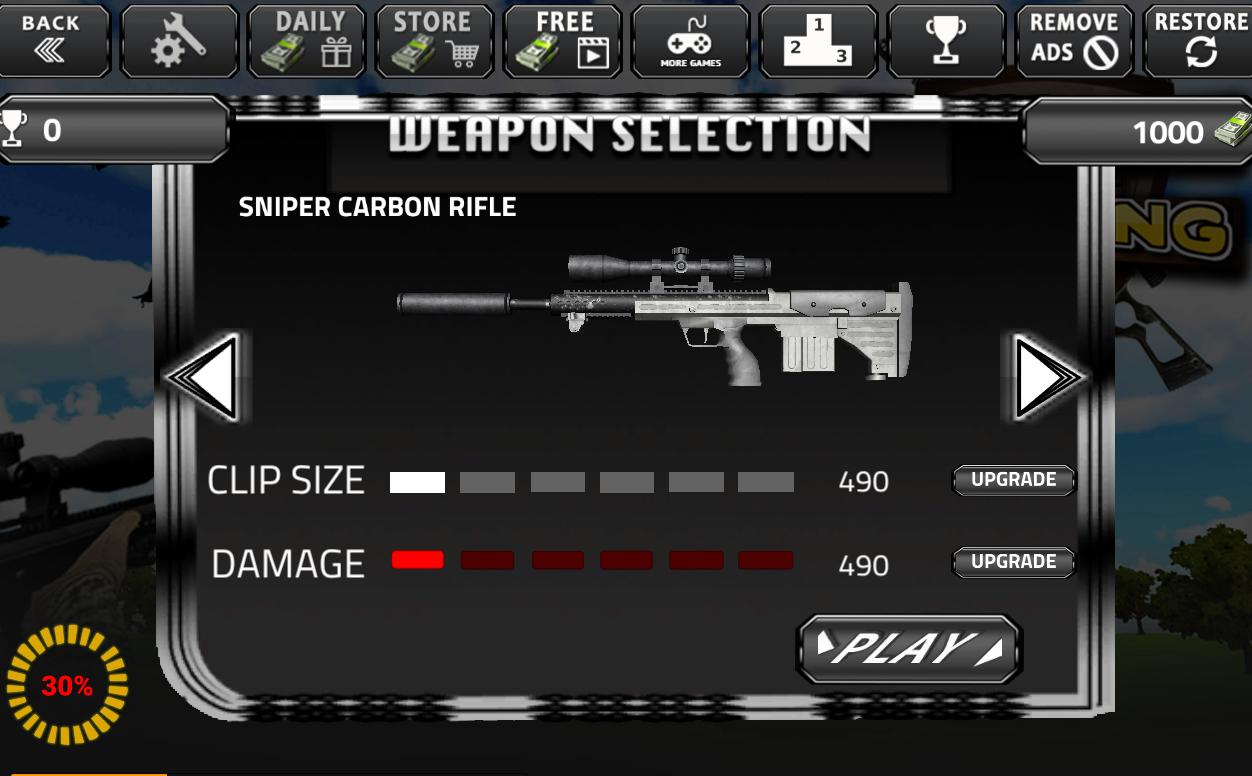This screenshot has width=1252, height=776.
Task: Claim the Daily cash gift
Action: 308,41
